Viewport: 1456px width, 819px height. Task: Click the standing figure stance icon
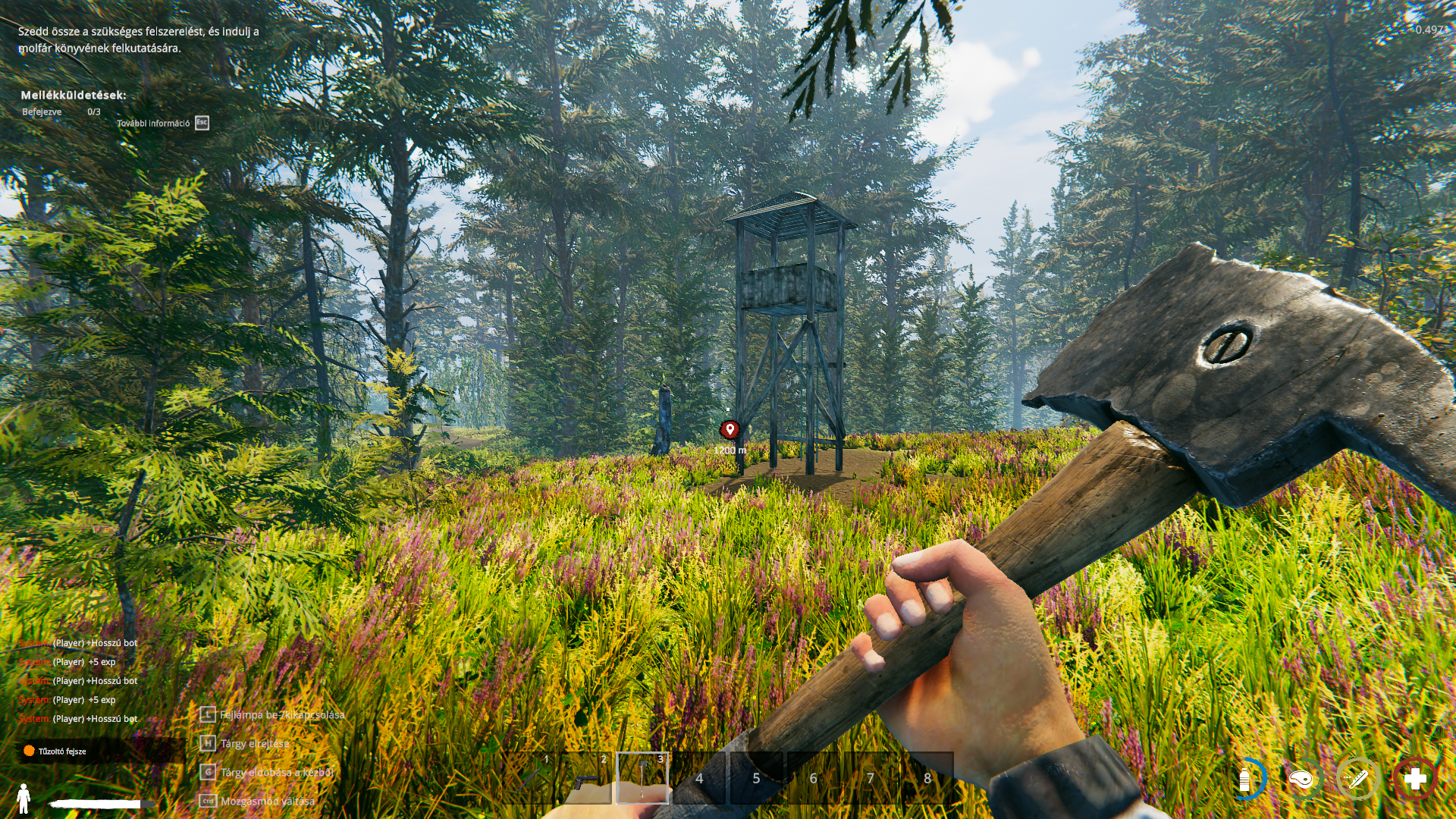[24, 799]
